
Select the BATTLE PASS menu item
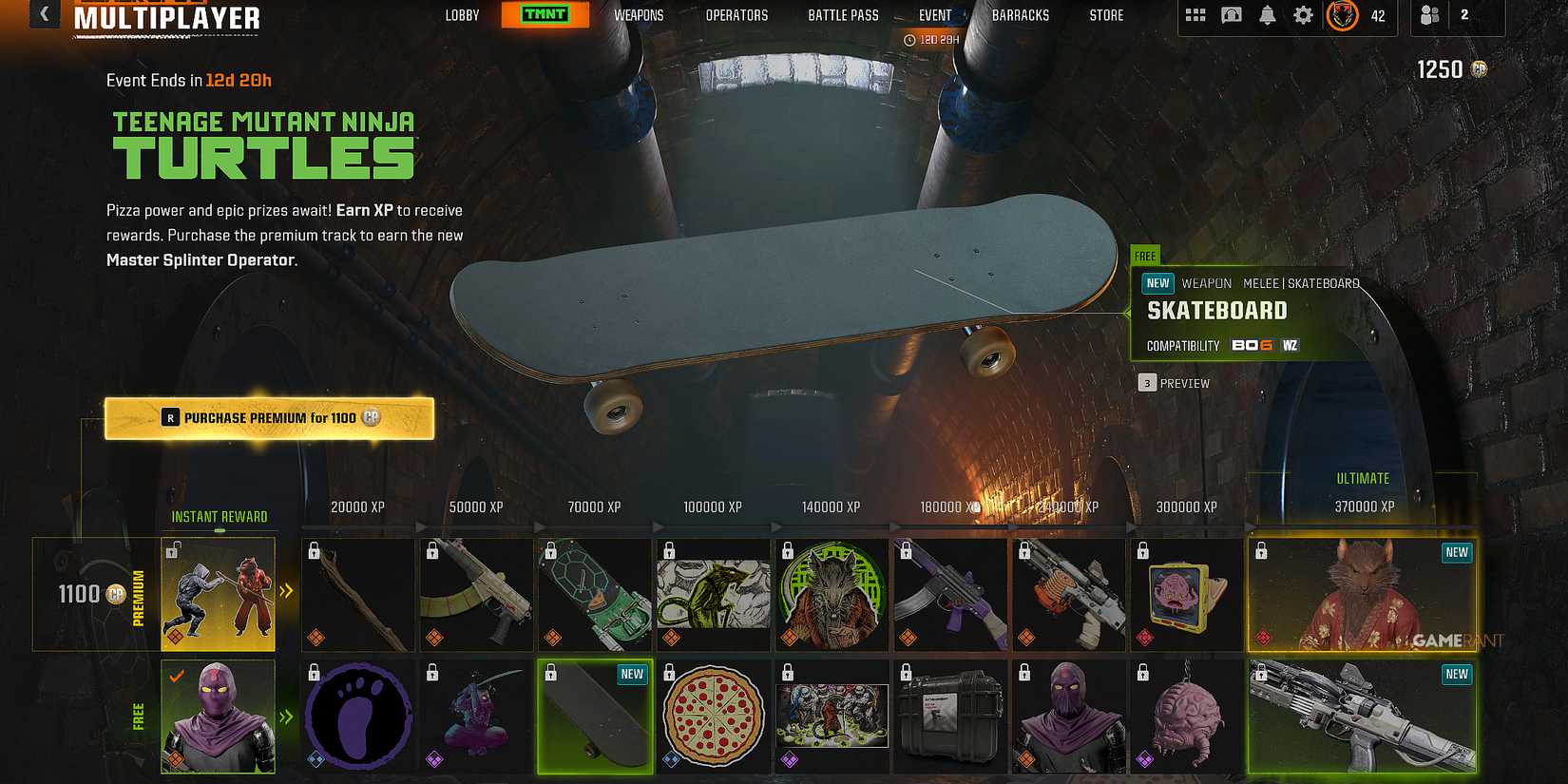click(x=842, y=14)
